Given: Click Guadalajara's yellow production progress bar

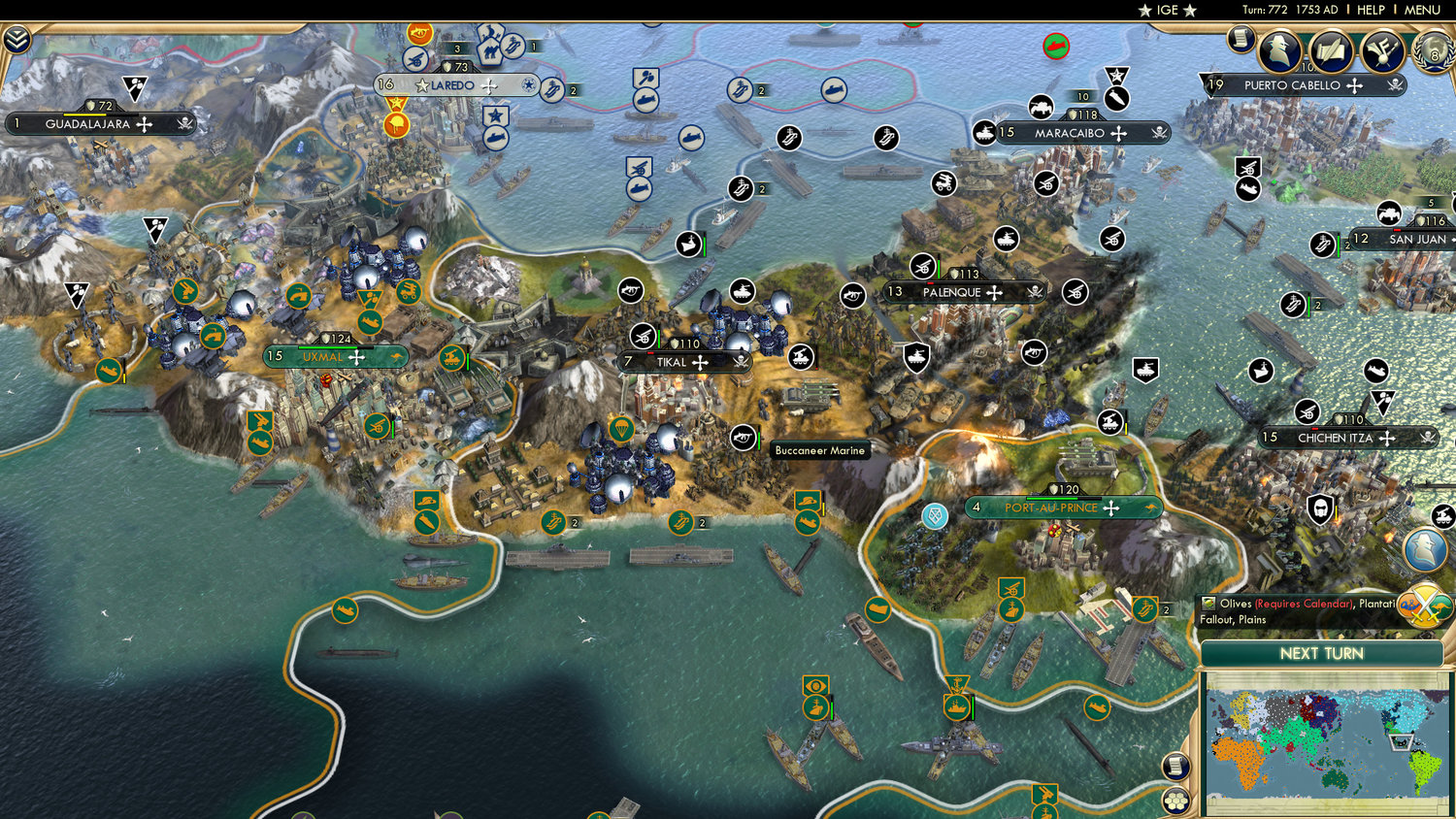Looking at the screenshot, I should click(84, 115).
